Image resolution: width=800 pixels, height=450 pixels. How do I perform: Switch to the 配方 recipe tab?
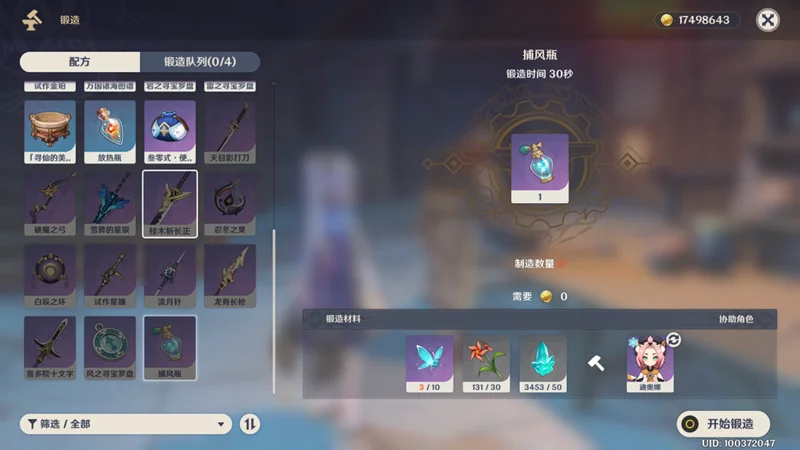(x=80, y=62)
